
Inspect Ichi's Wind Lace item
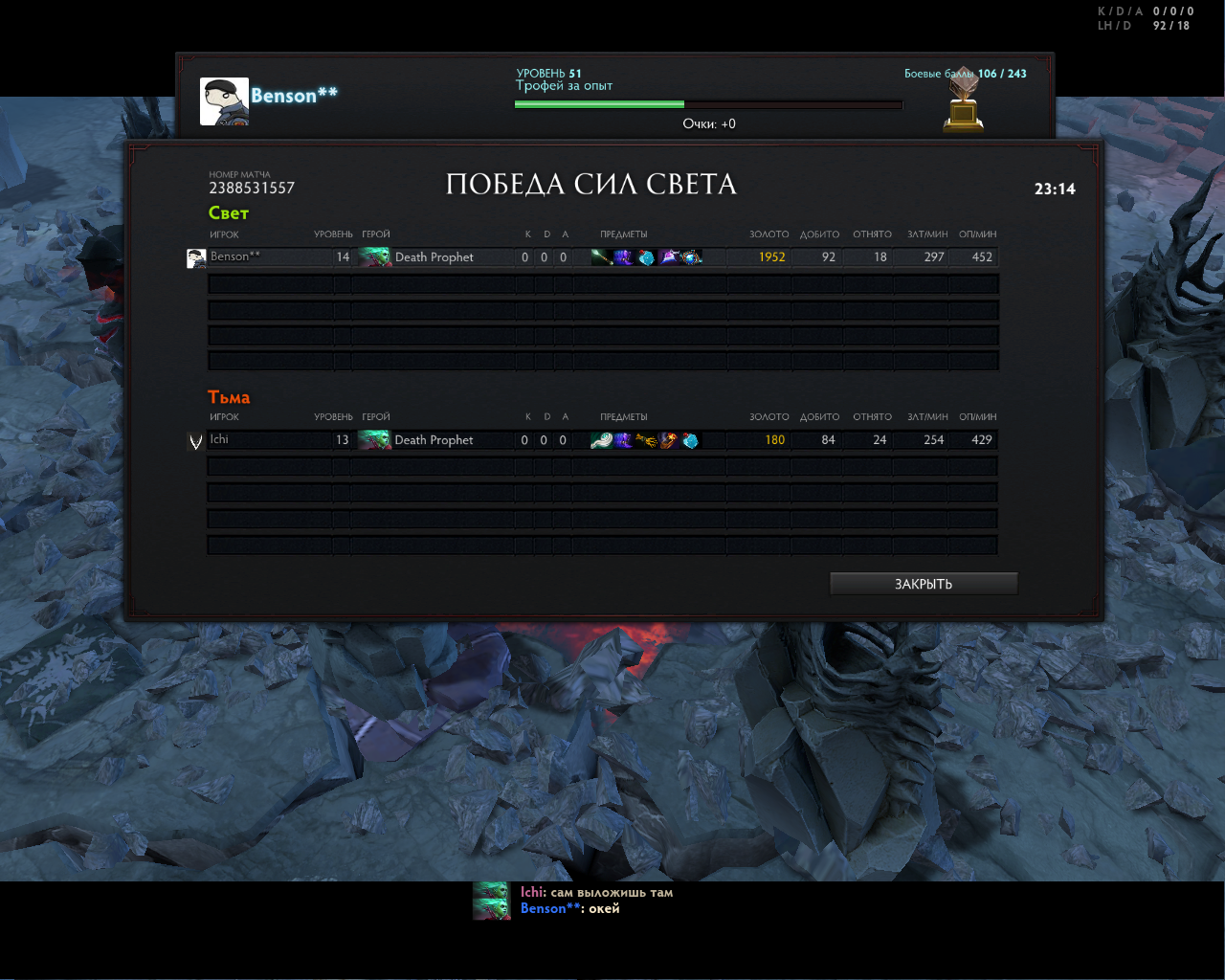601,440
